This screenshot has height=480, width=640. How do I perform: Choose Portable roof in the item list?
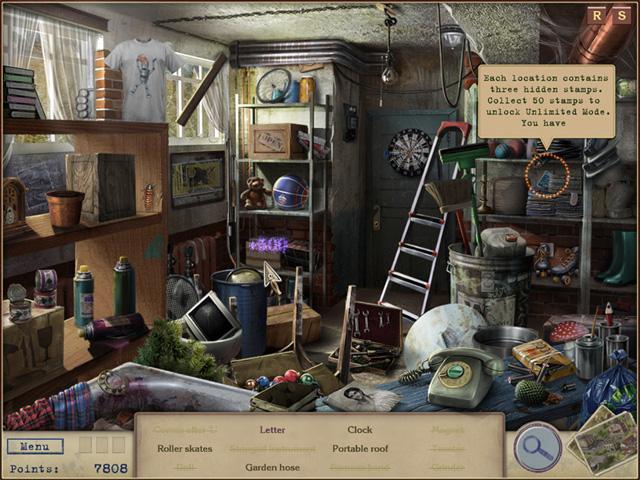coord(359,449)
